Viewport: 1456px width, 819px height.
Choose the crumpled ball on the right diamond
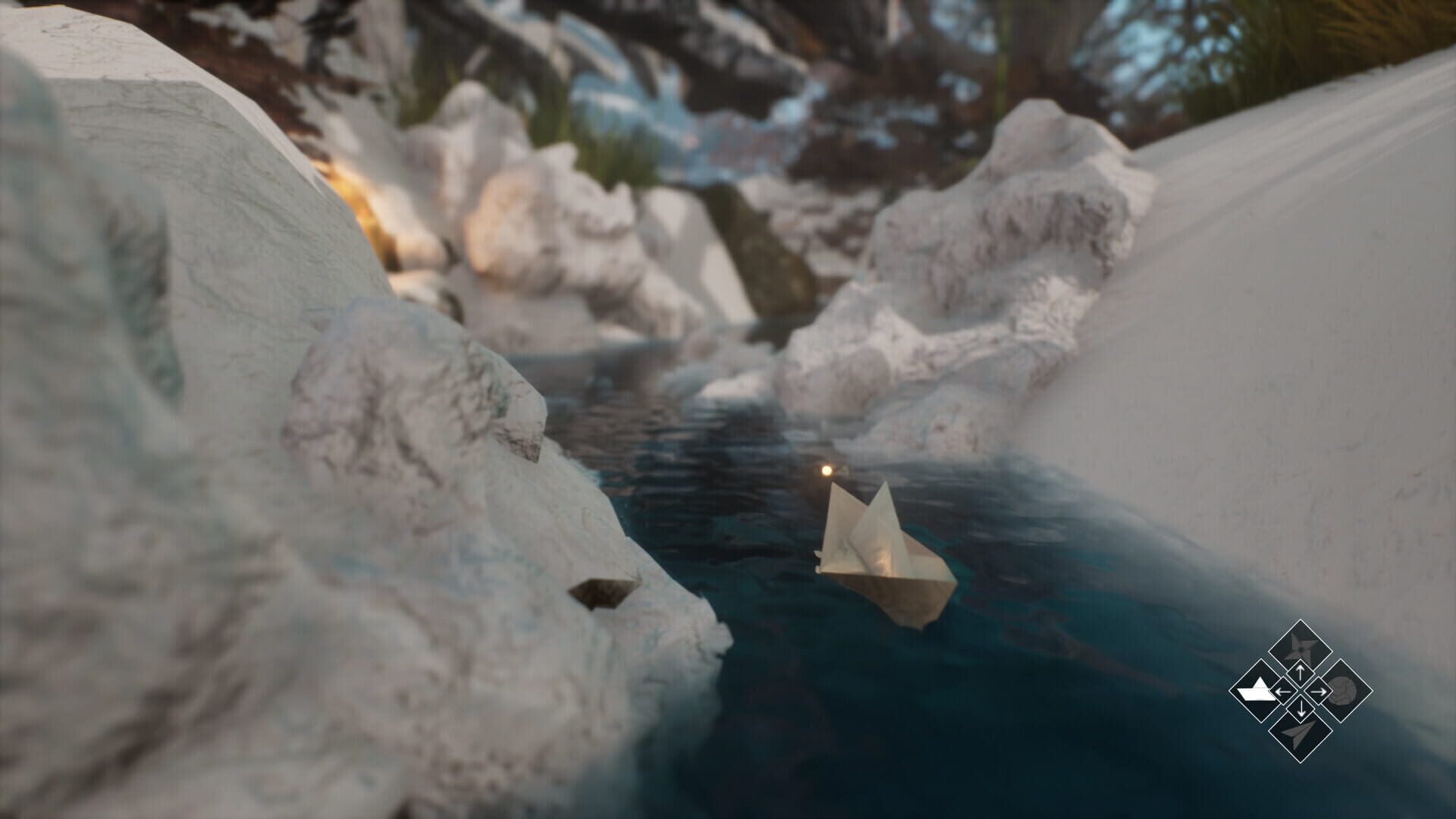(1345, 691)
